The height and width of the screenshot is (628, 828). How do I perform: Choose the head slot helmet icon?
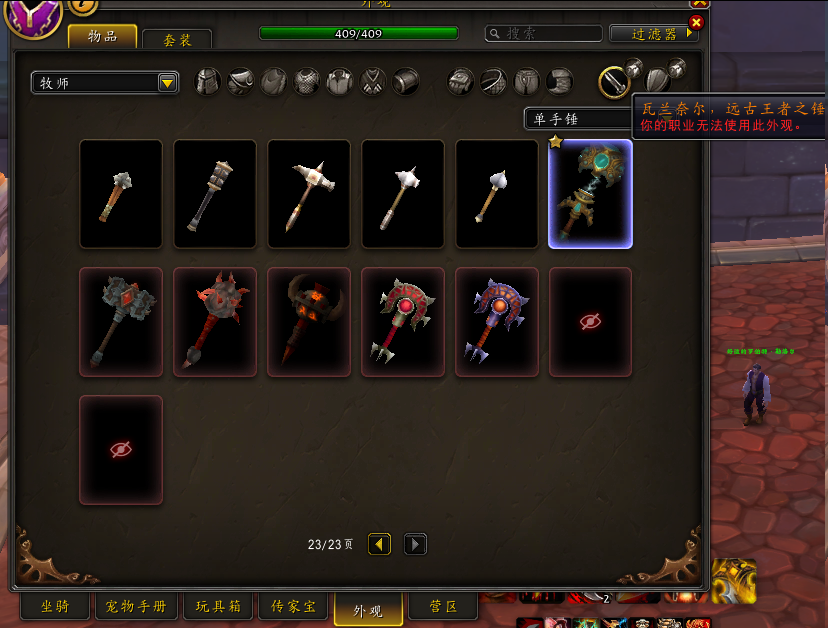click(207, 81)
